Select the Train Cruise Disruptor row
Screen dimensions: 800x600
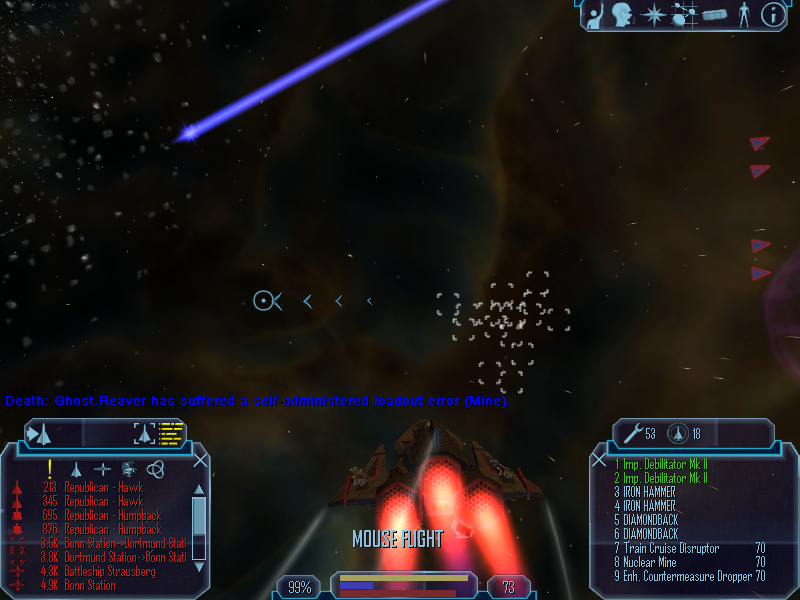(x=672, y=548)
